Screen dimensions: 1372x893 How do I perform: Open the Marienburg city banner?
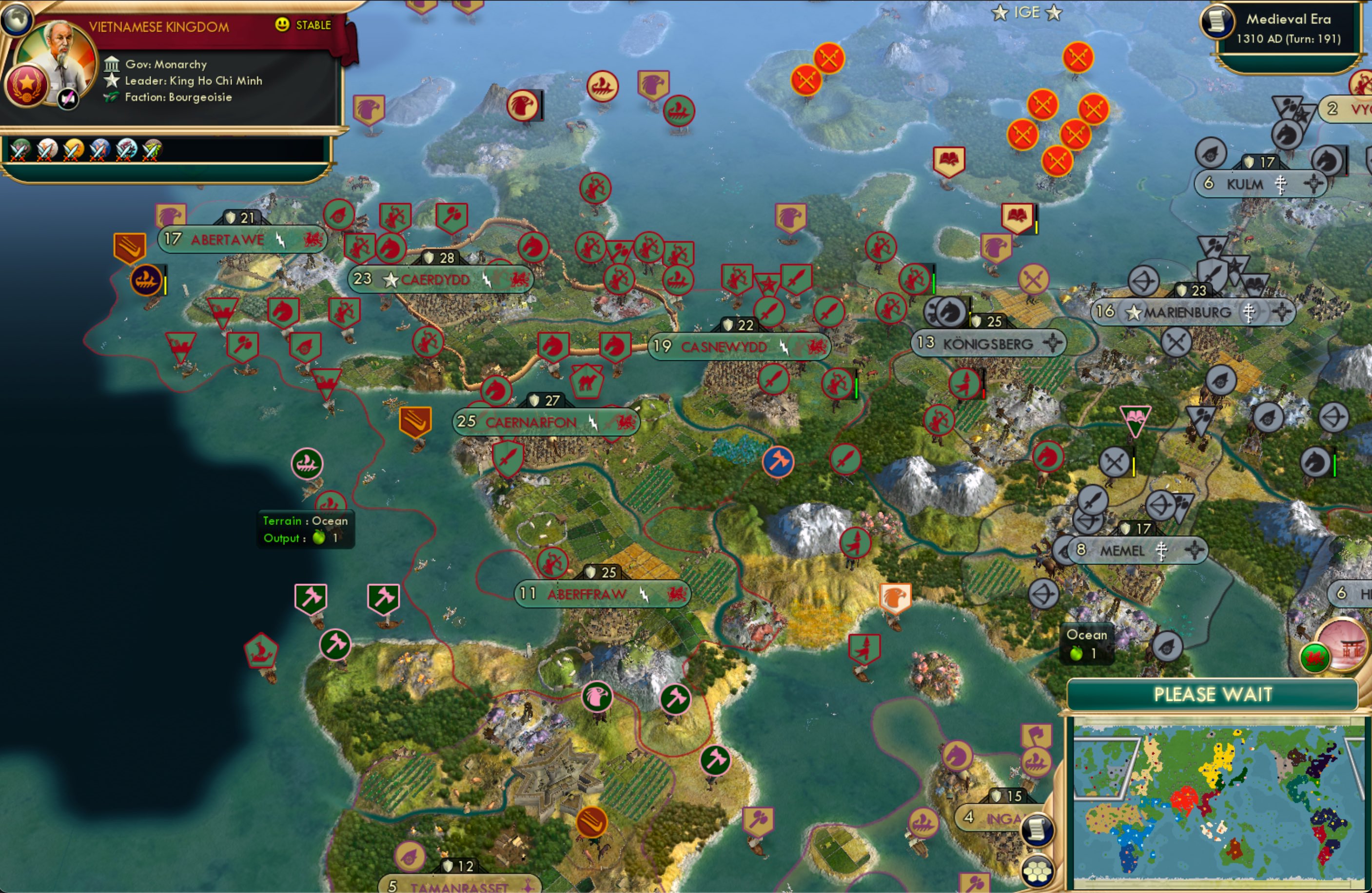point(1191,312)
